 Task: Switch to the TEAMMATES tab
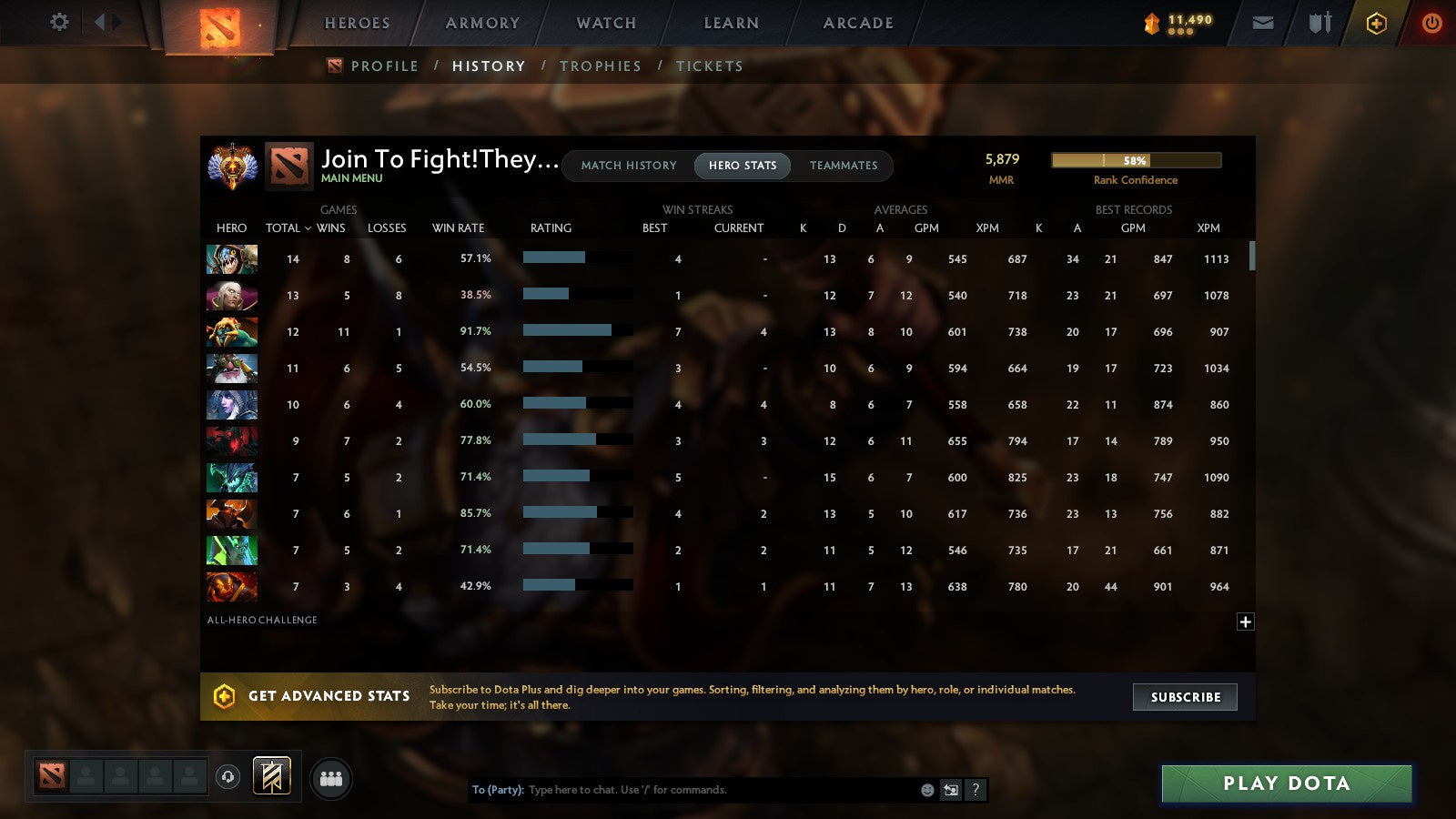coord(844,166)
